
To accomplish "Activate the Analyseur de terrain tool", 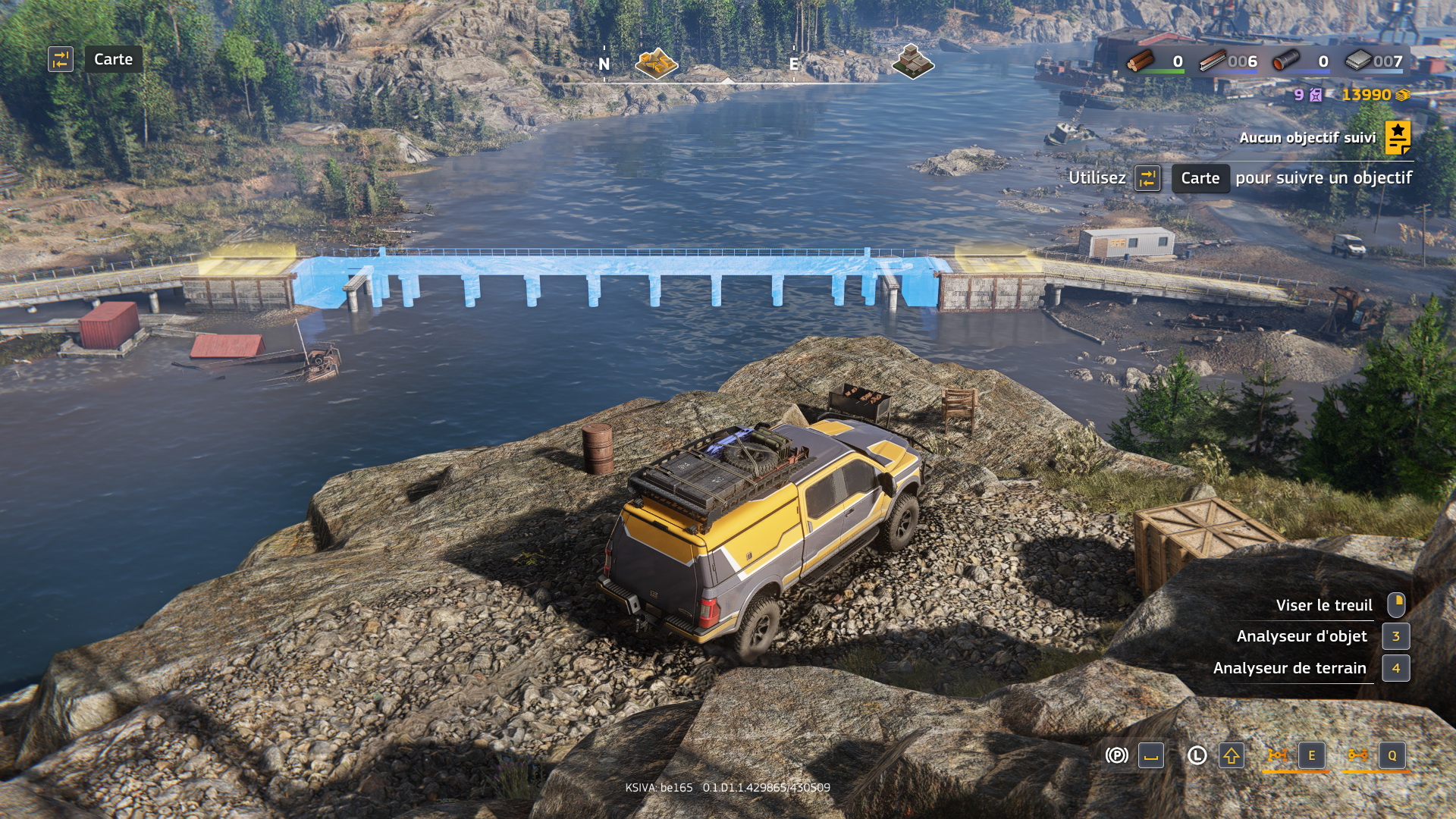I will (x=1289, y=668).
